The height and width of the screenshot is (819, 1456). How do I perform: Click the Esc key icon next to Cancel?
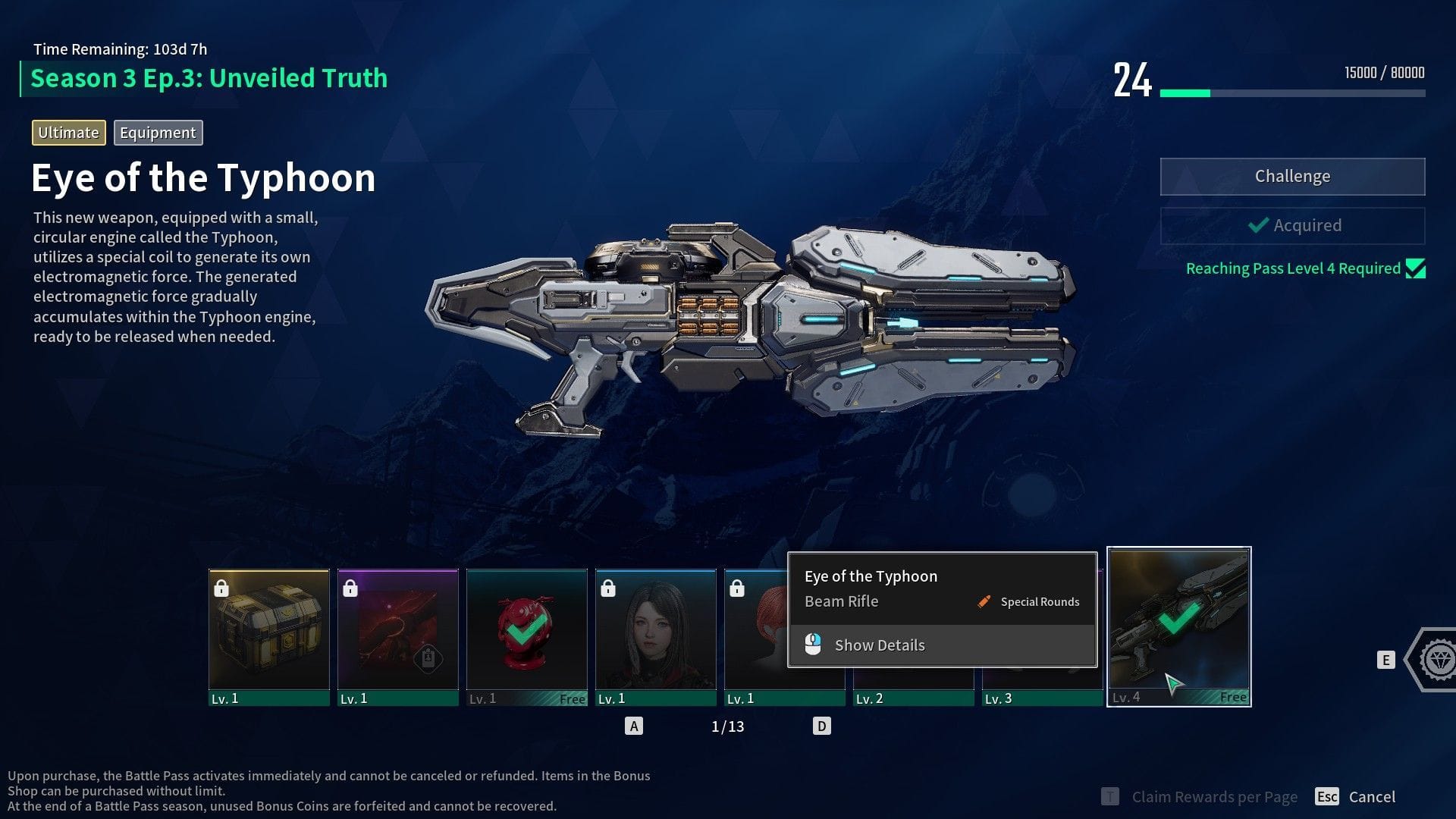tap(1328, 796)
